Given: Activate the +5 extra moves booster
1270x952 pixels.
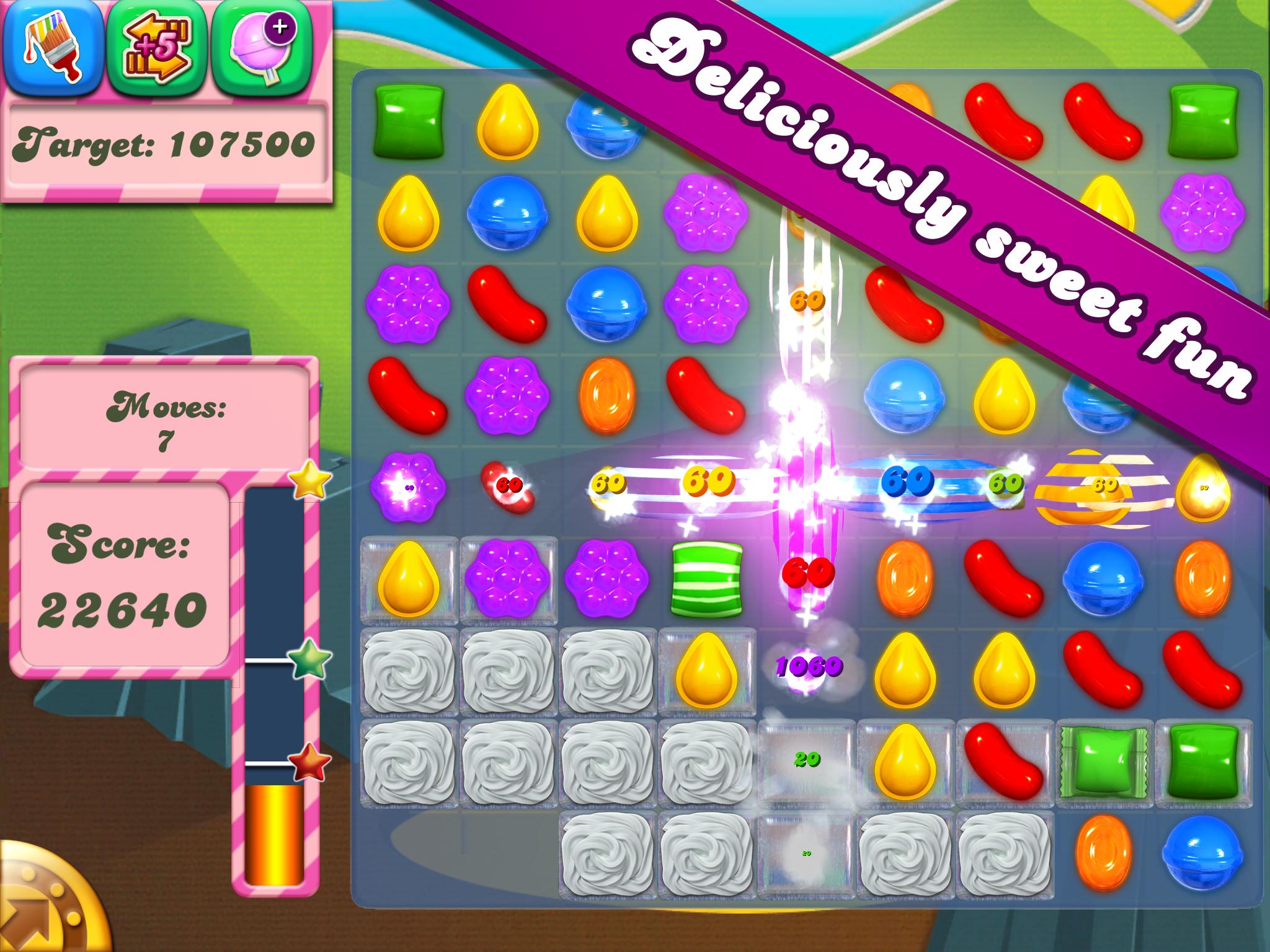Looking at the screenshot, I should click(x=156, y=46).
